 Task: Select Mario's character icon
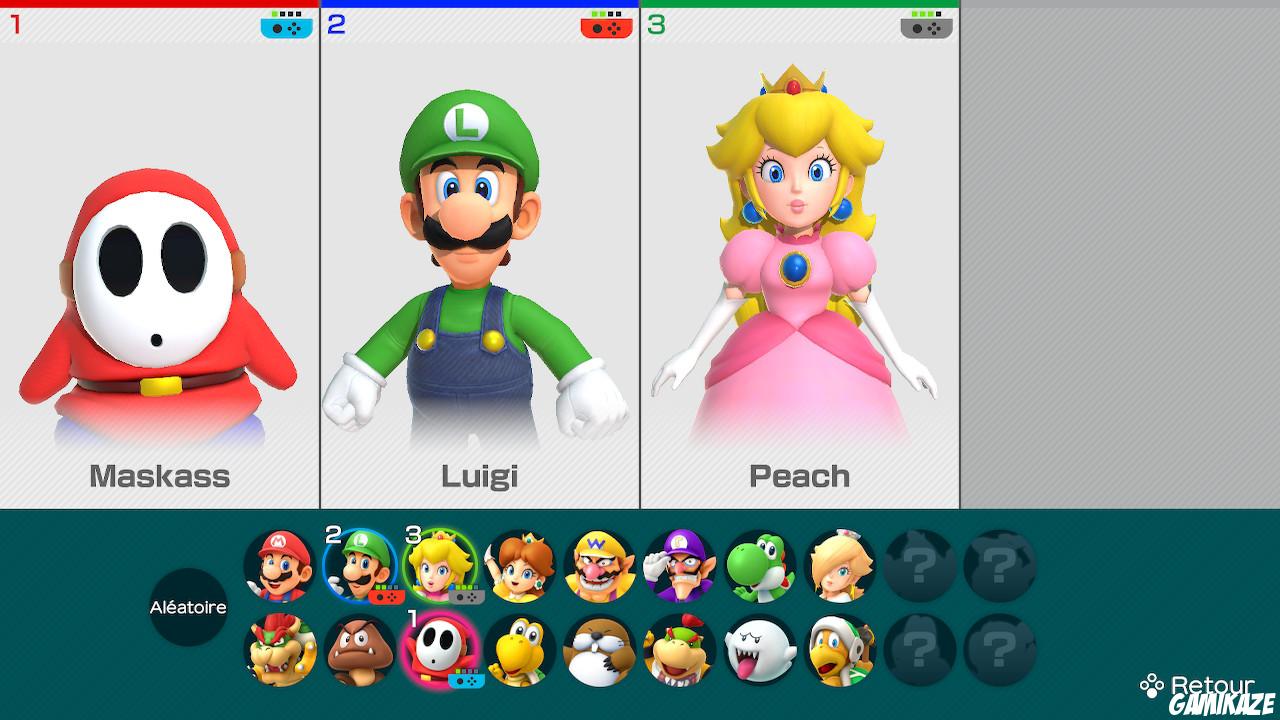[278, 567]
